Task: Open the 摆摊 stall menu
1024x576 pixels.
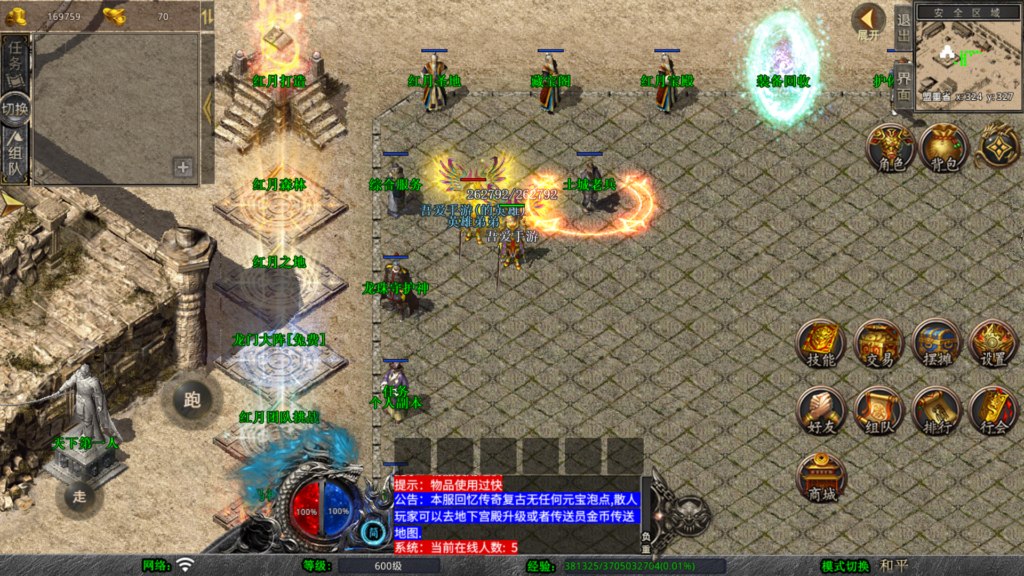Action: pos(936,345)
